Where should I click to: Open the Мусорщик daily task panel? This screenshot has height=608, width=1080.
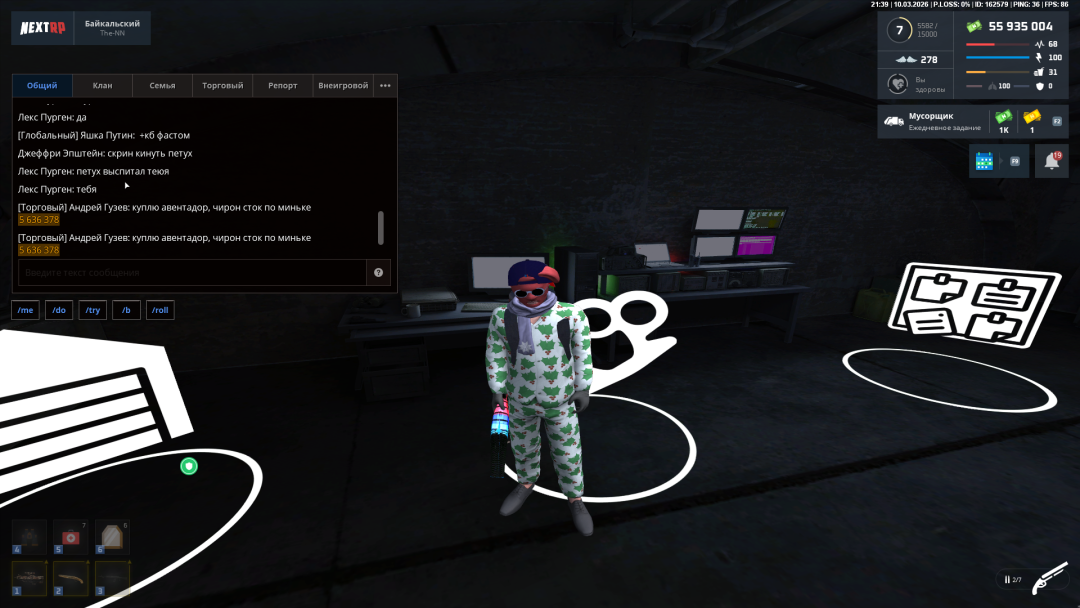click(930, 122)
